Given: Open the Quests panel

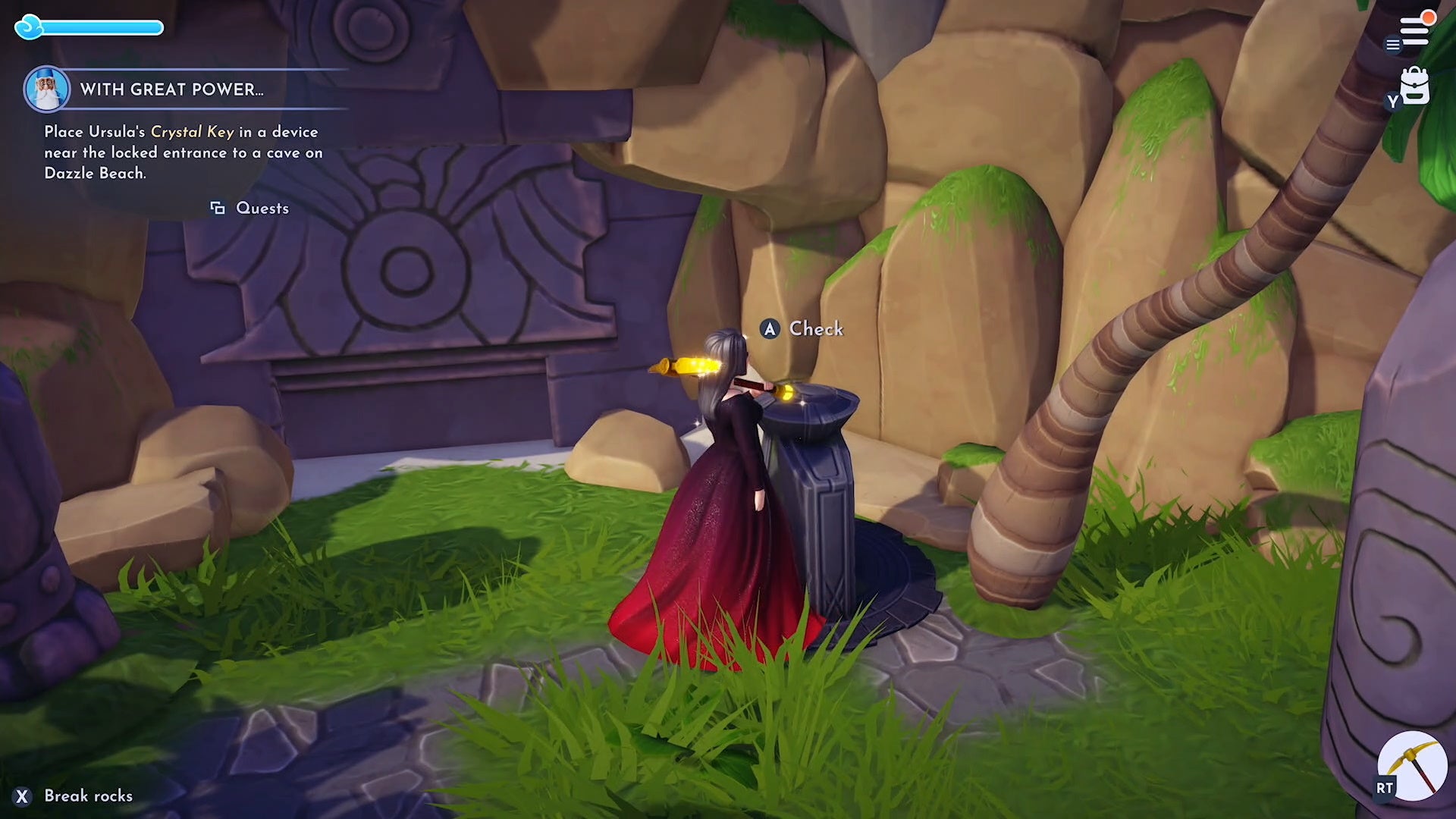Looking at the screenshot, I should tap(262, 208).
